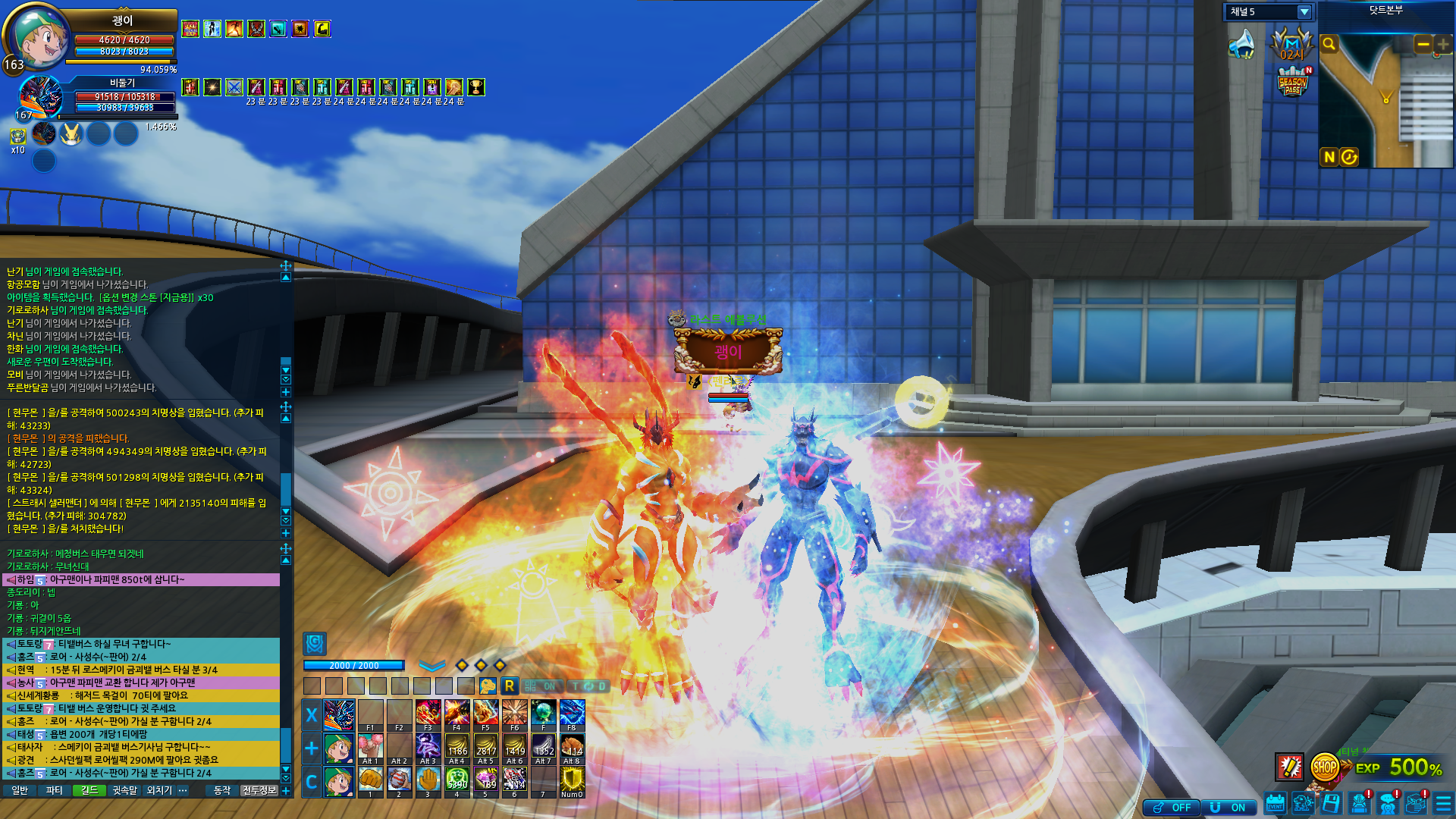Zoom out the minimap with minus button
The width and height of the screenshot is (1456, 819).
[1423, 45]
